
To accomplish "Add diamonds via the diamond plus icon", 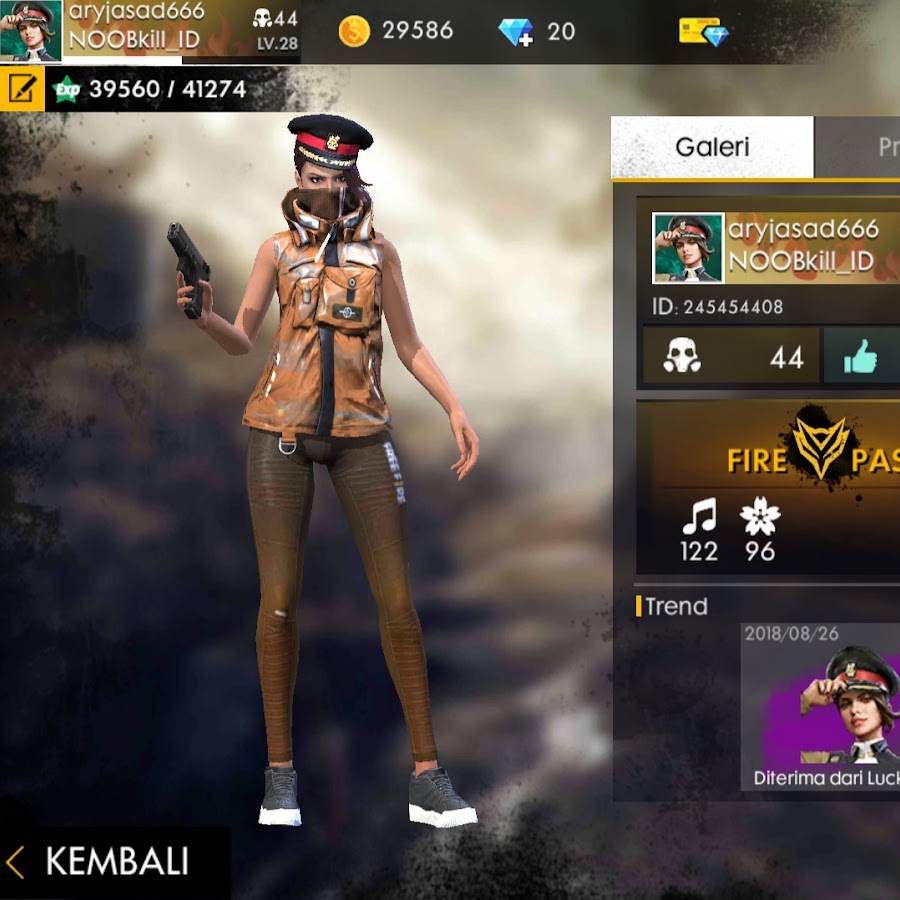I will pos(517,31).
